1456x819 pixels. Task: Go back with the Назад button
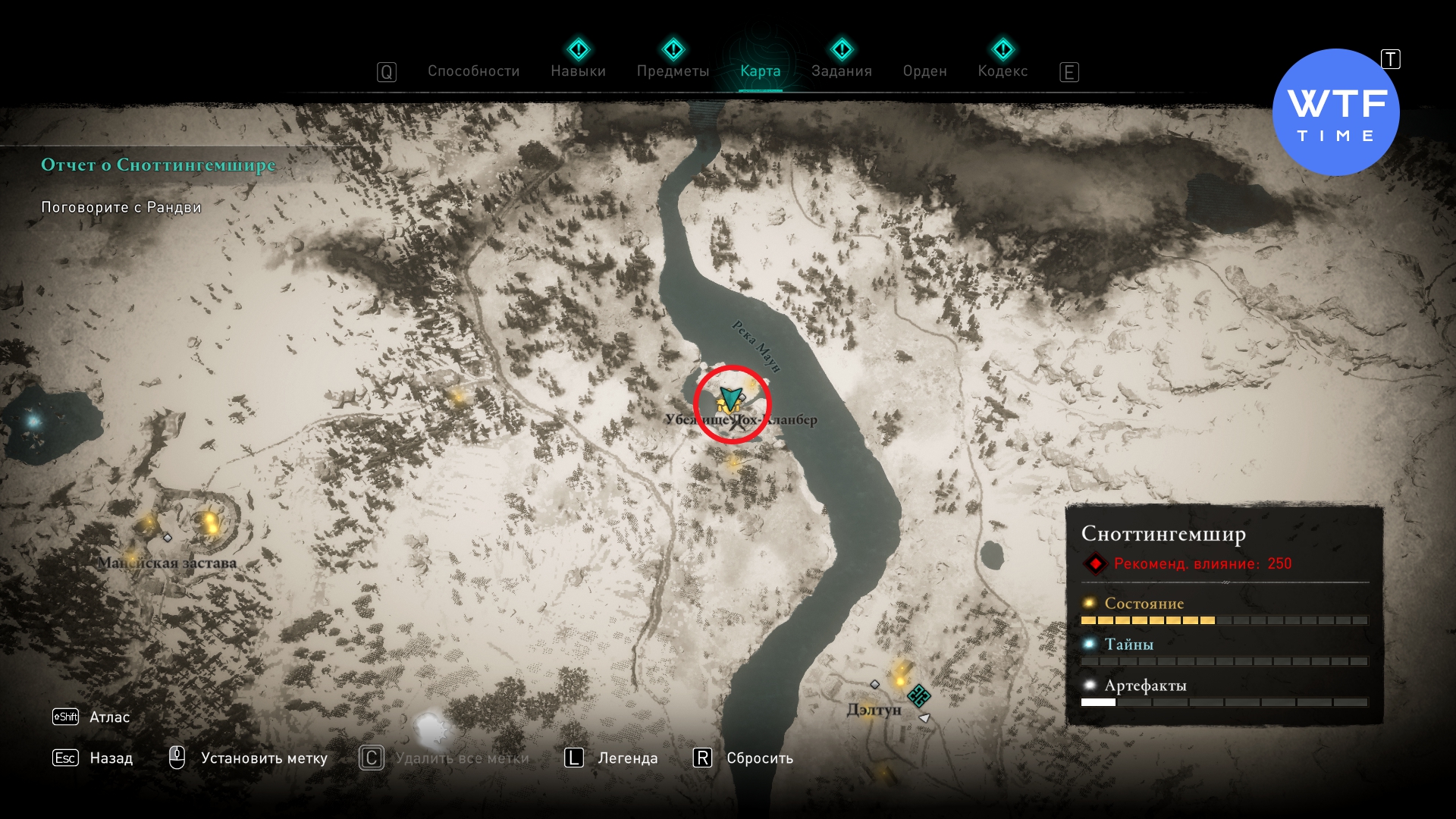pos(111,758)
